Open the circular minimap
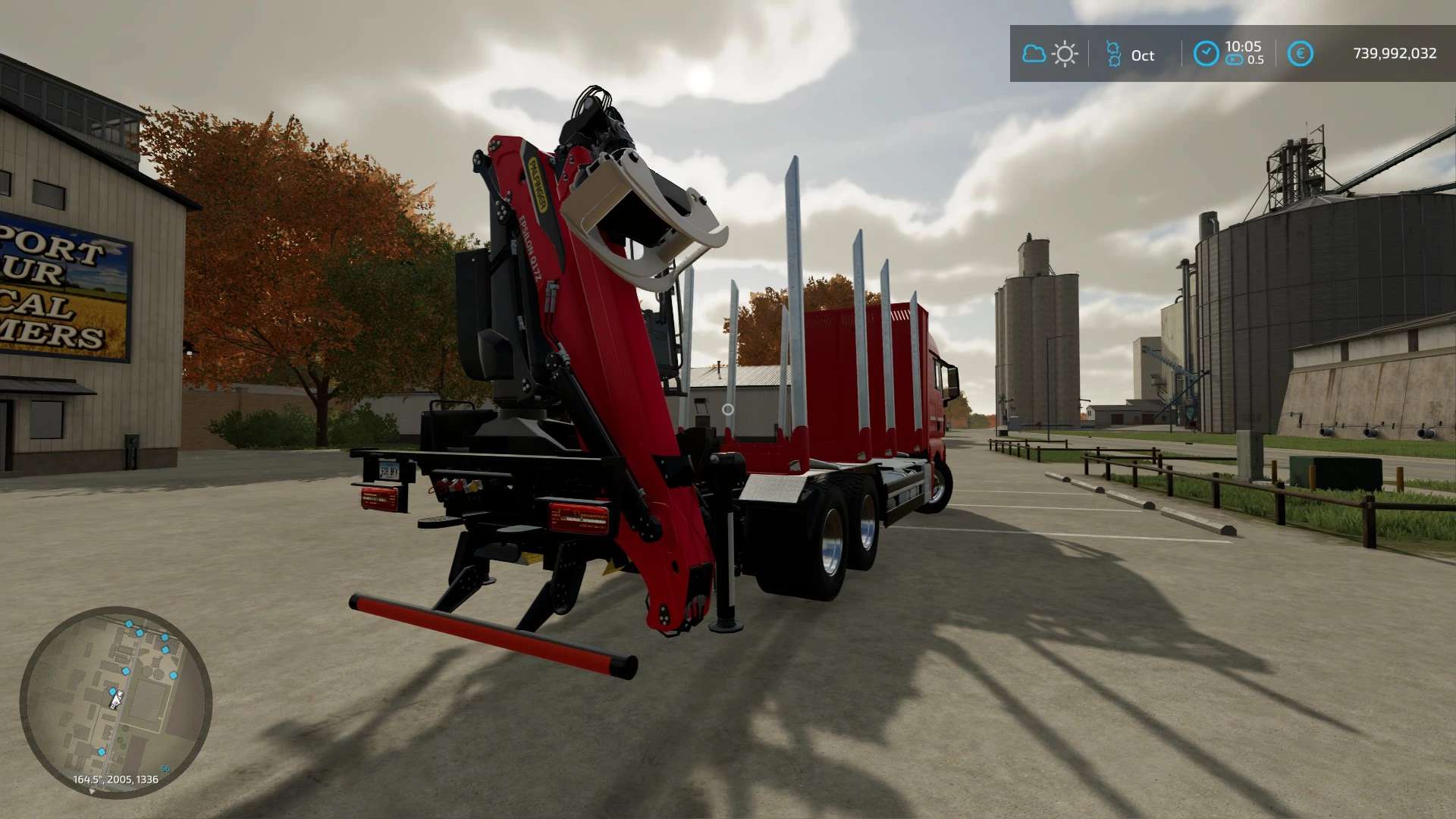This screenshot has height=819, width=1456. (x=115, y=701)
